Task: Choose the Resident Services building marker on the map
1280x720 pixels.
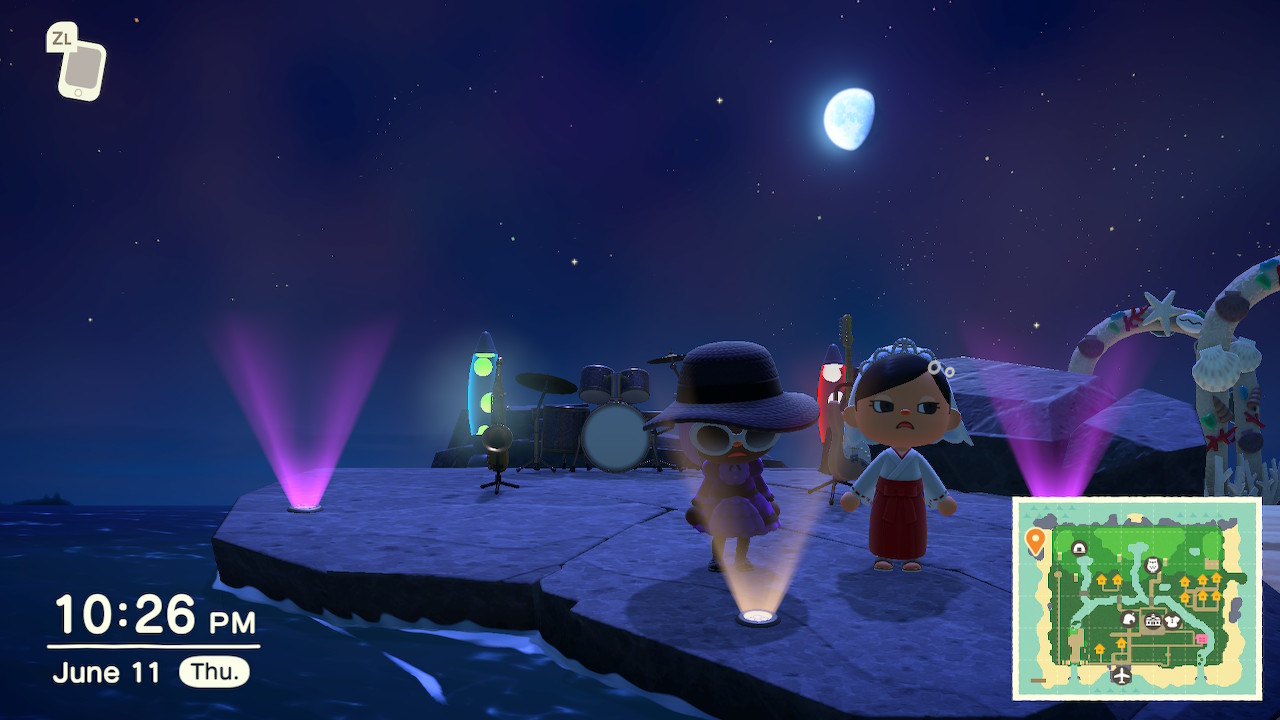Action: pos(1153,622)
